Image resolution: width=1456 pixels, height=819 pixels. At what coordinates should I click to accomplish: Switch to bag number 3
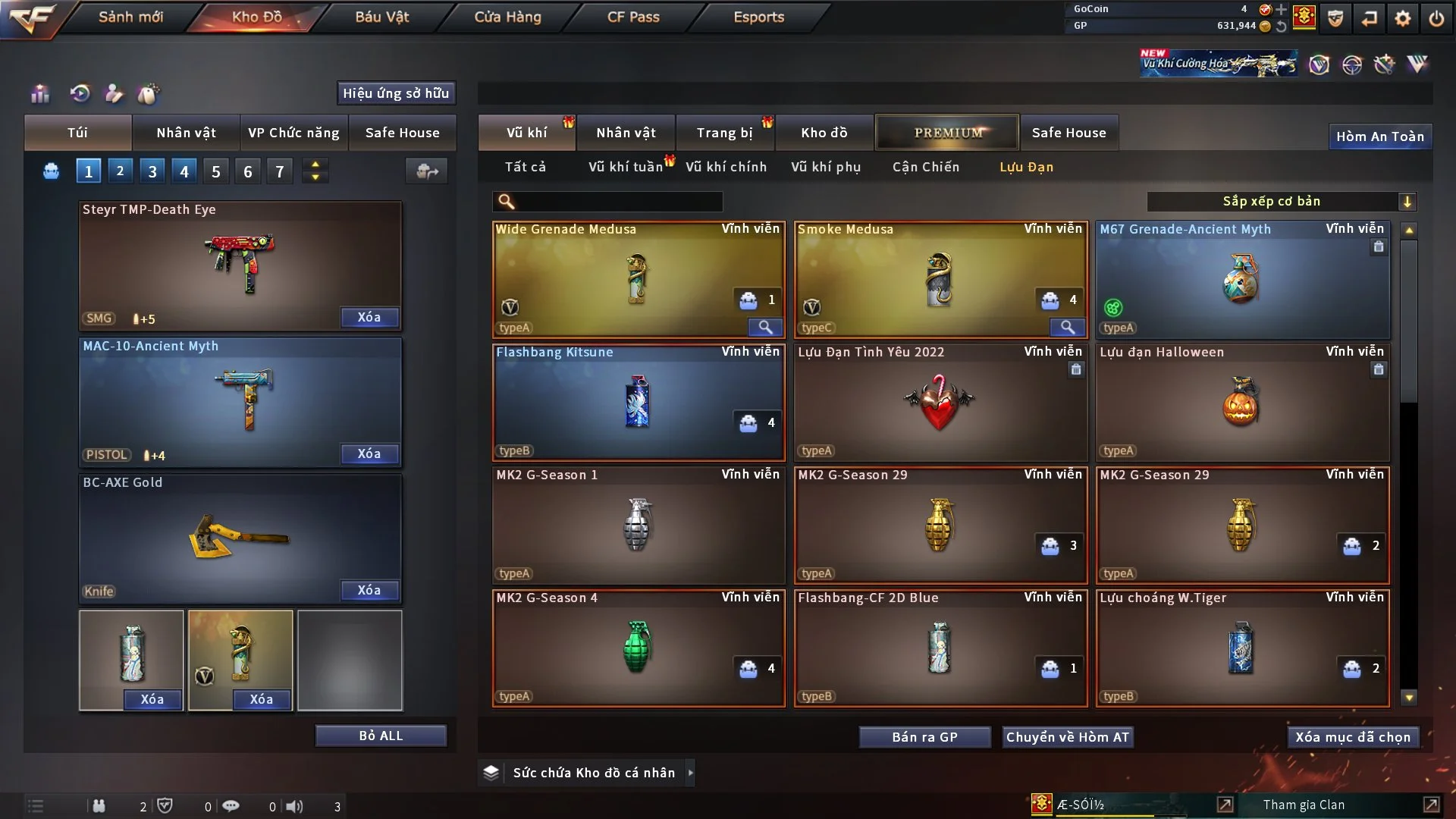tap(152, 171)
